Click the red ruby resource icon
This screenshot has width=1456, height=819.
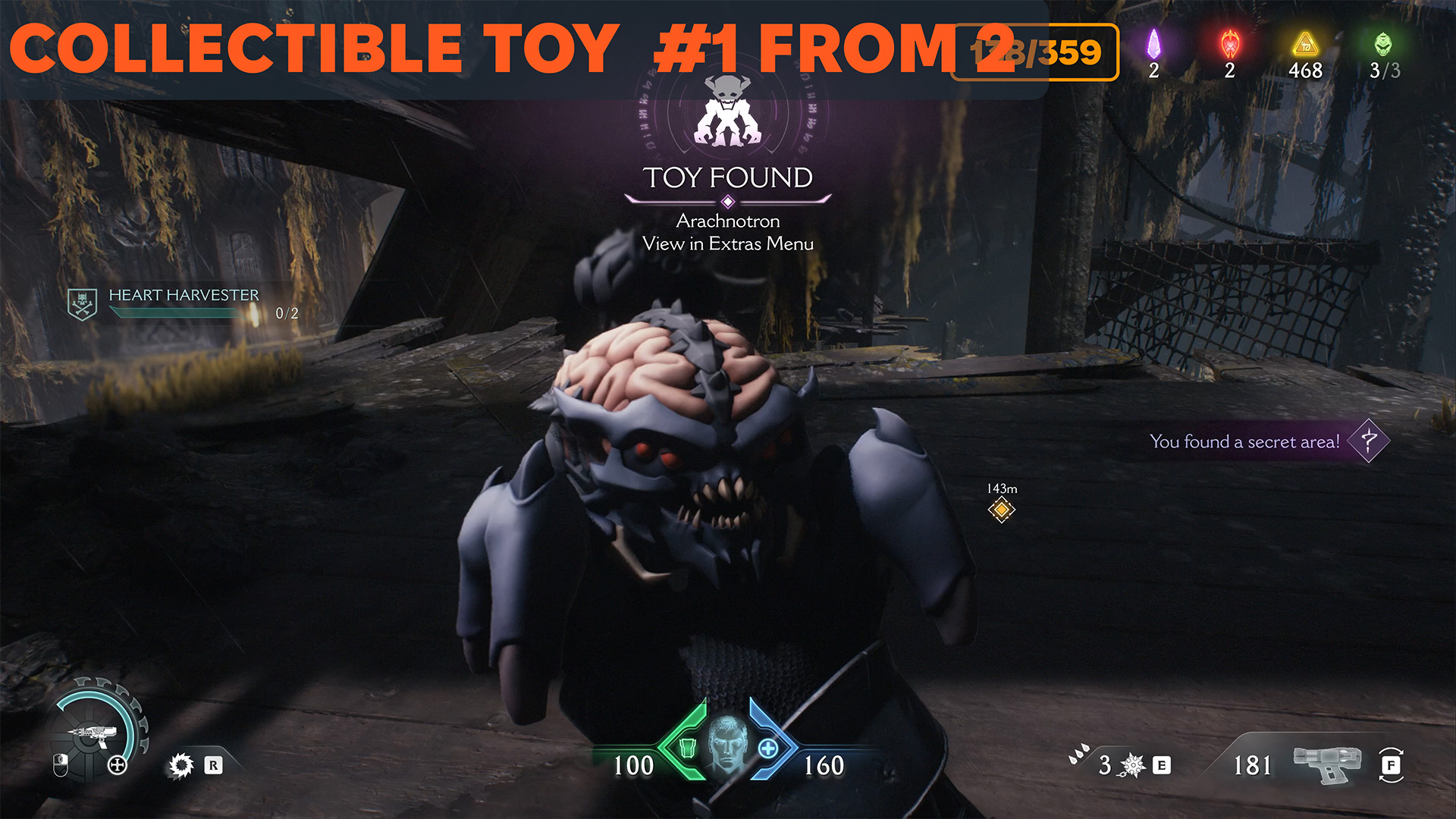1229,44
